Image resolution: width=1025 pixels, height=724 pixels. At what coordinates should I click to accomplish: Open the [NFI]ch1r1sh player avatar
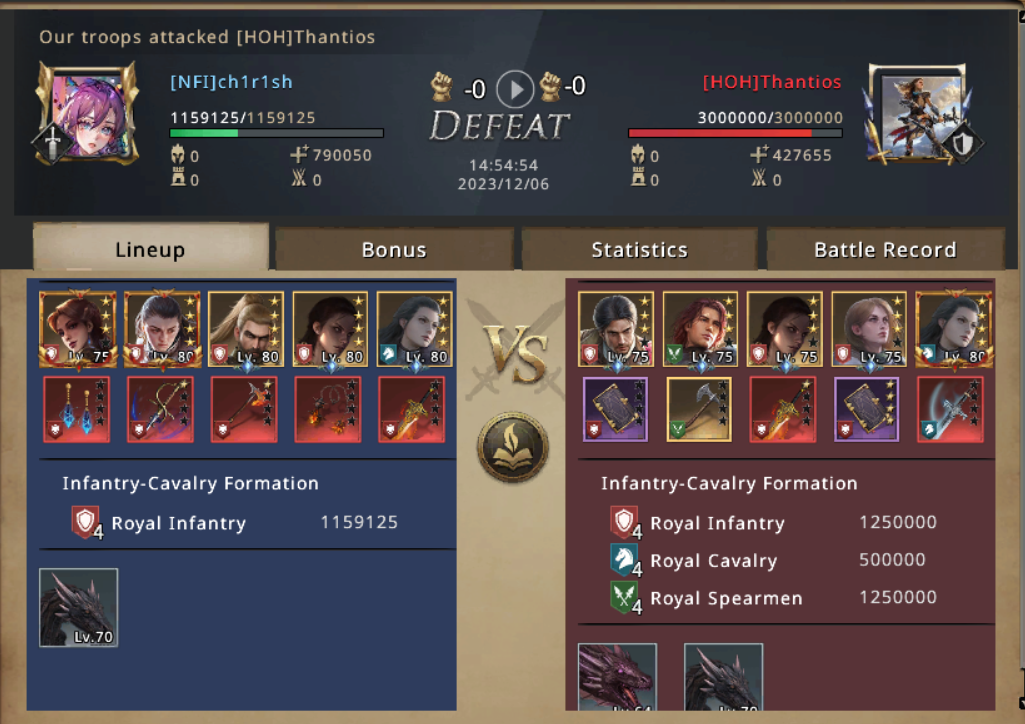coord(85,112)
